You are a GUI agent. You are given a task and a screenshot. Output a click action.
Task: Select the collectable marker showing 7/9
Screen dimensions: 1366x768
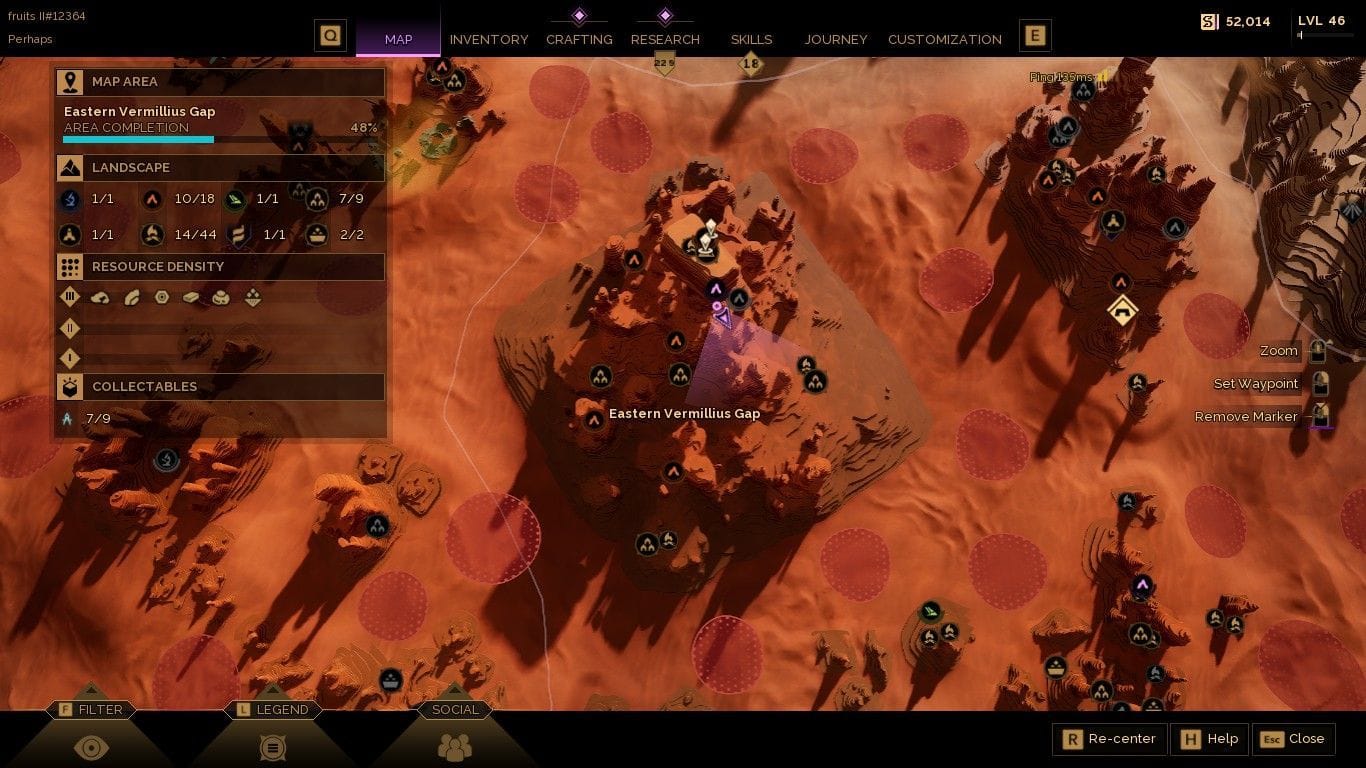coord(68,418)
